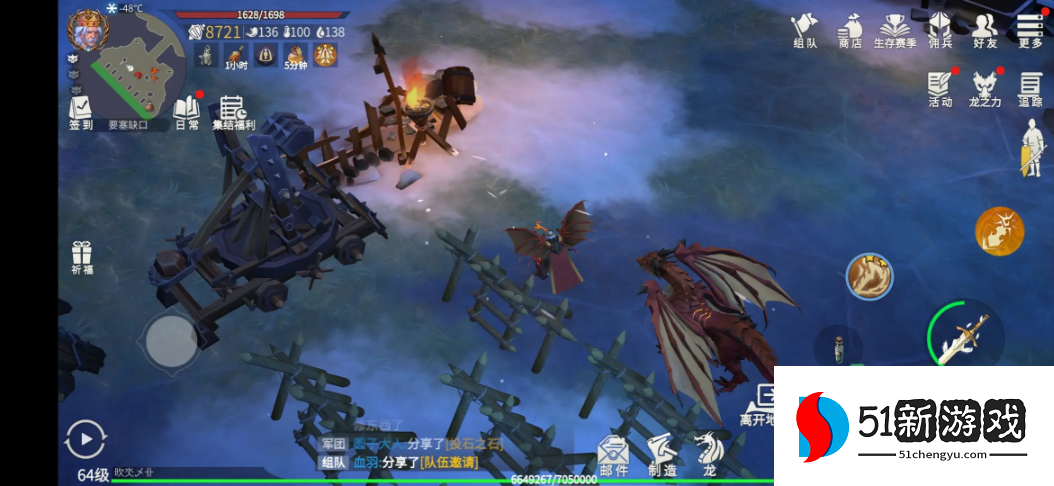
Task: Use the sword attack button
Action: pos(964,335)
